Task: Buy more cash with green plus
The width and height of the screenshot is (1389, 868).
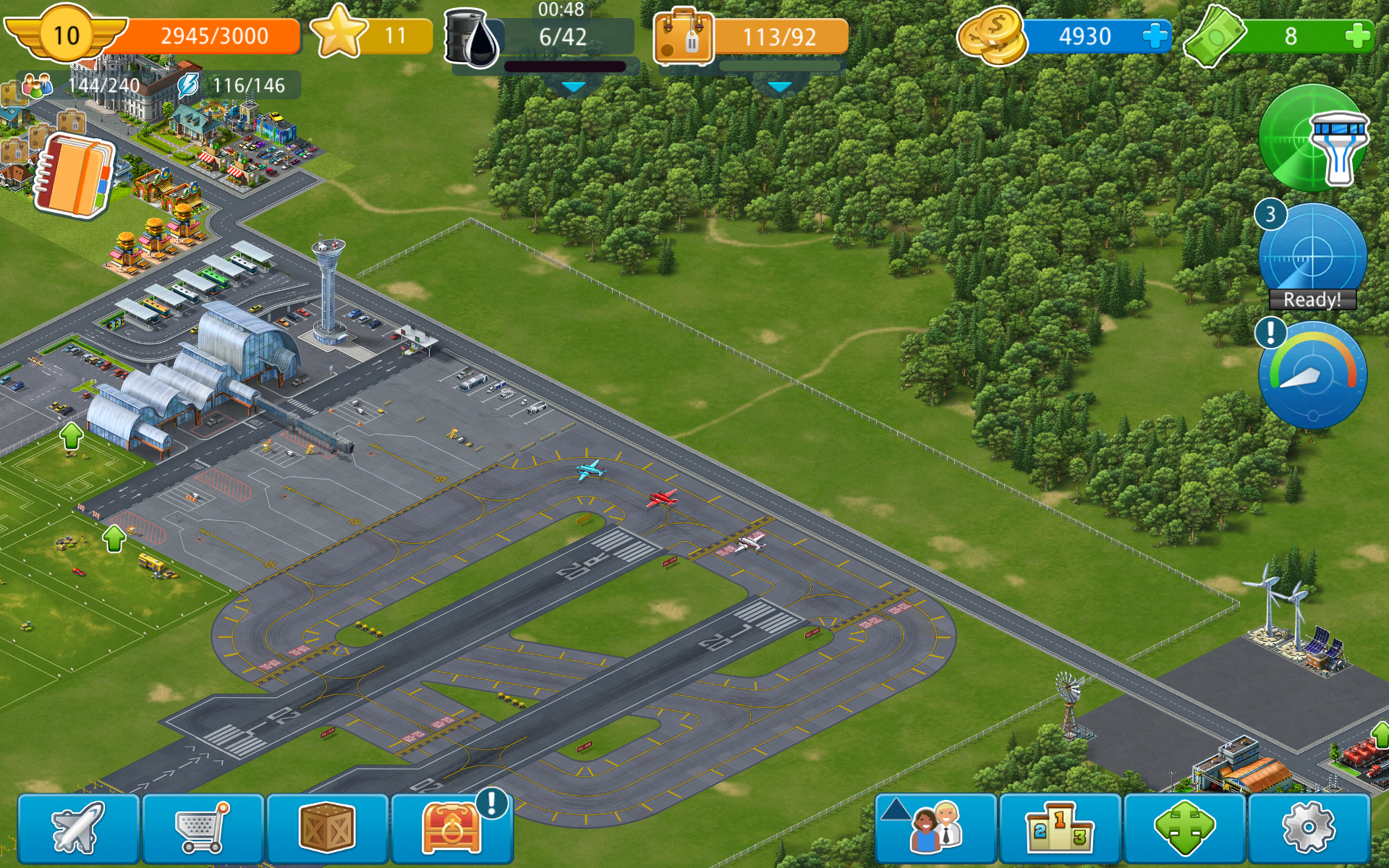Action: [1358, 36]
